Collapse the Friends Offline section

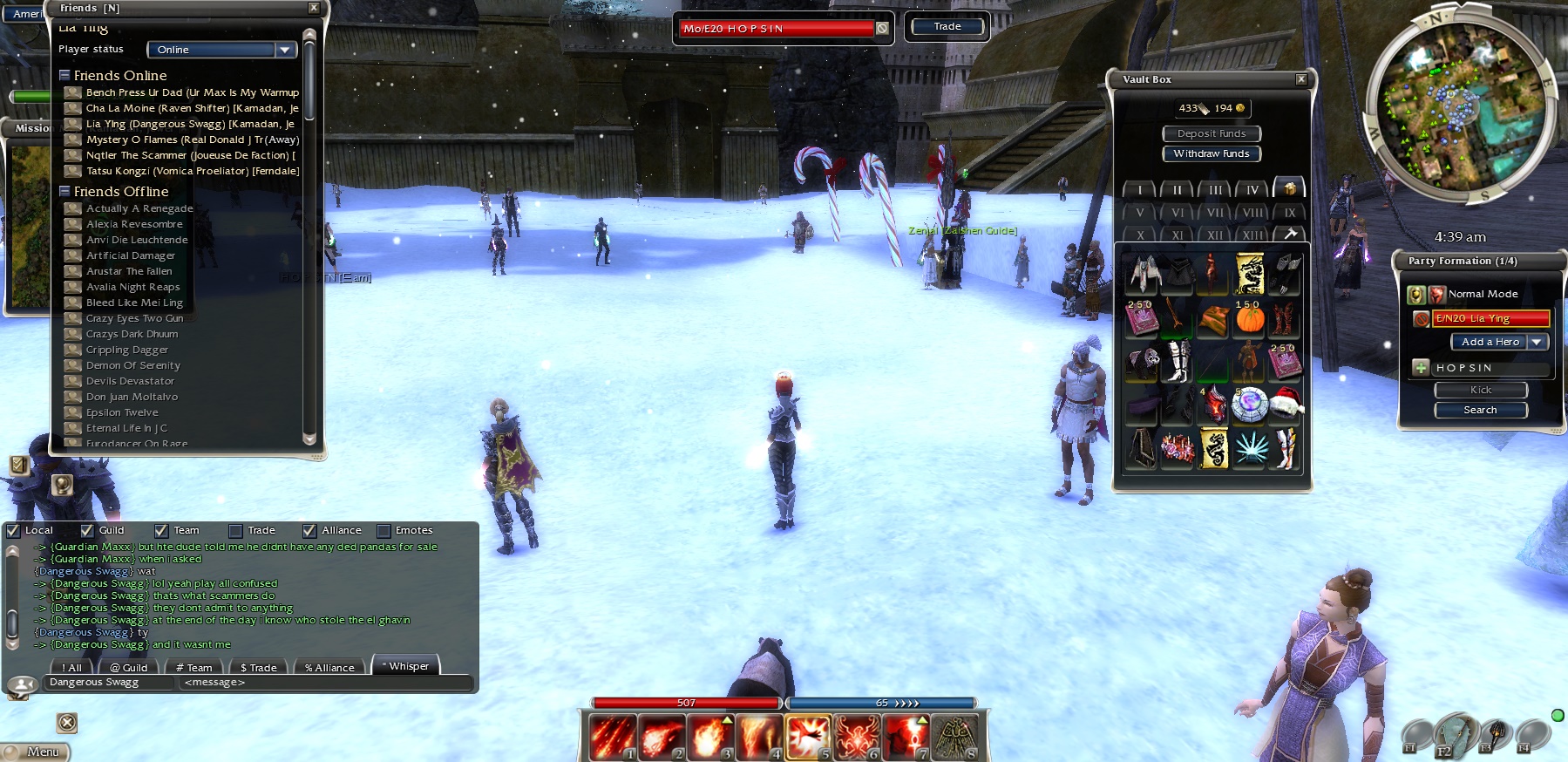tap(64, 191)
